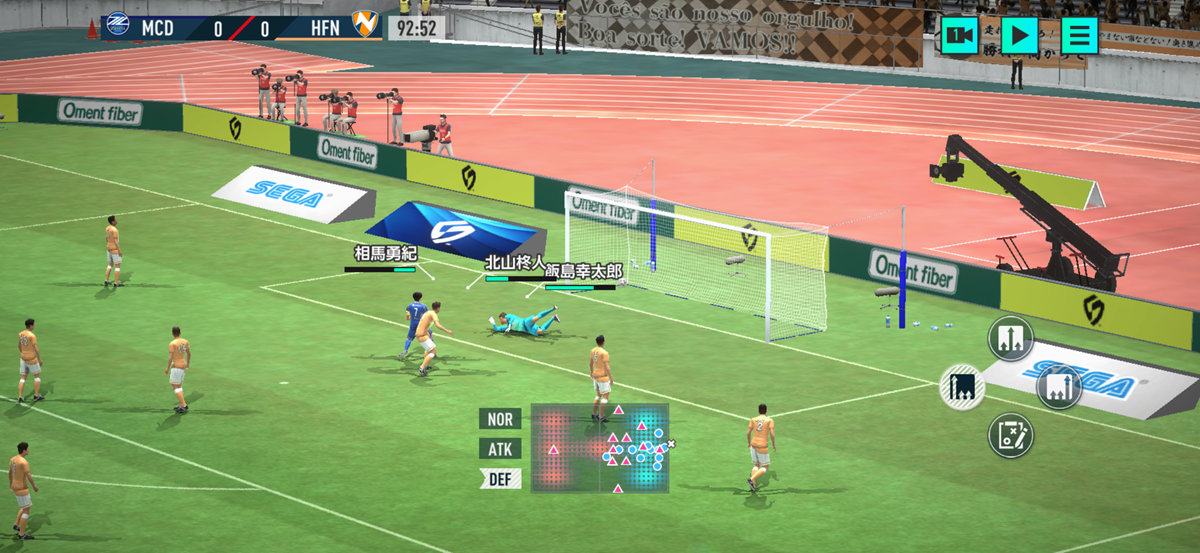The height and width of the screenshot is (553, 1200).
Task: Tap the play triangle button
Action: (1019, 36)
